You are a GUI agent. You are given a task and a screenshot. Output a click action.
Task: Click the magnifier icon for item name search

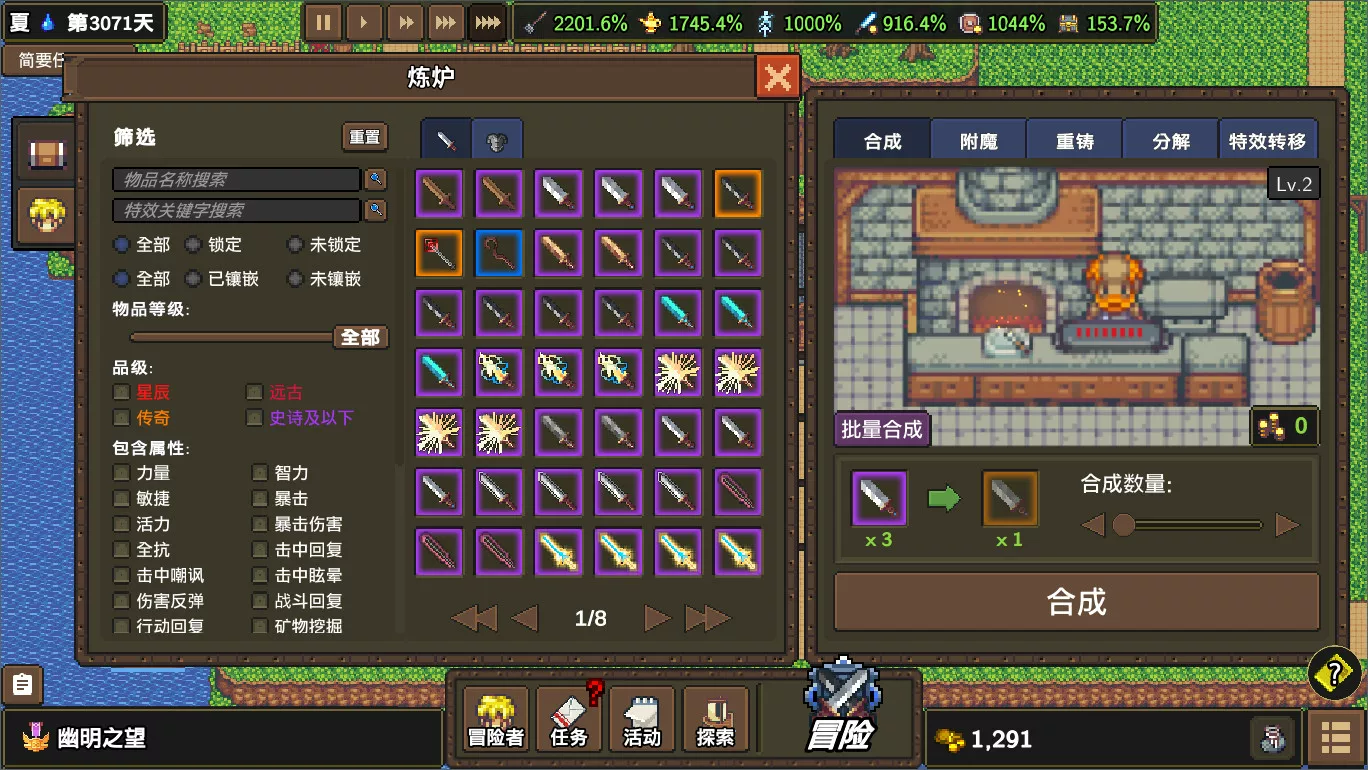[x=375, y=179]
